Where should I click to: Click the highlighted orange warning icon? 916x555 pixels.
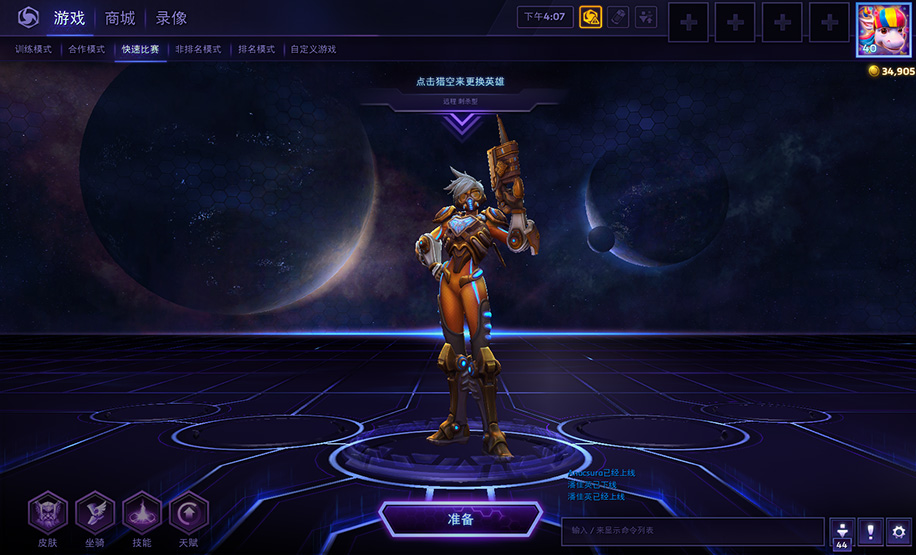click(x=590, y=17)
